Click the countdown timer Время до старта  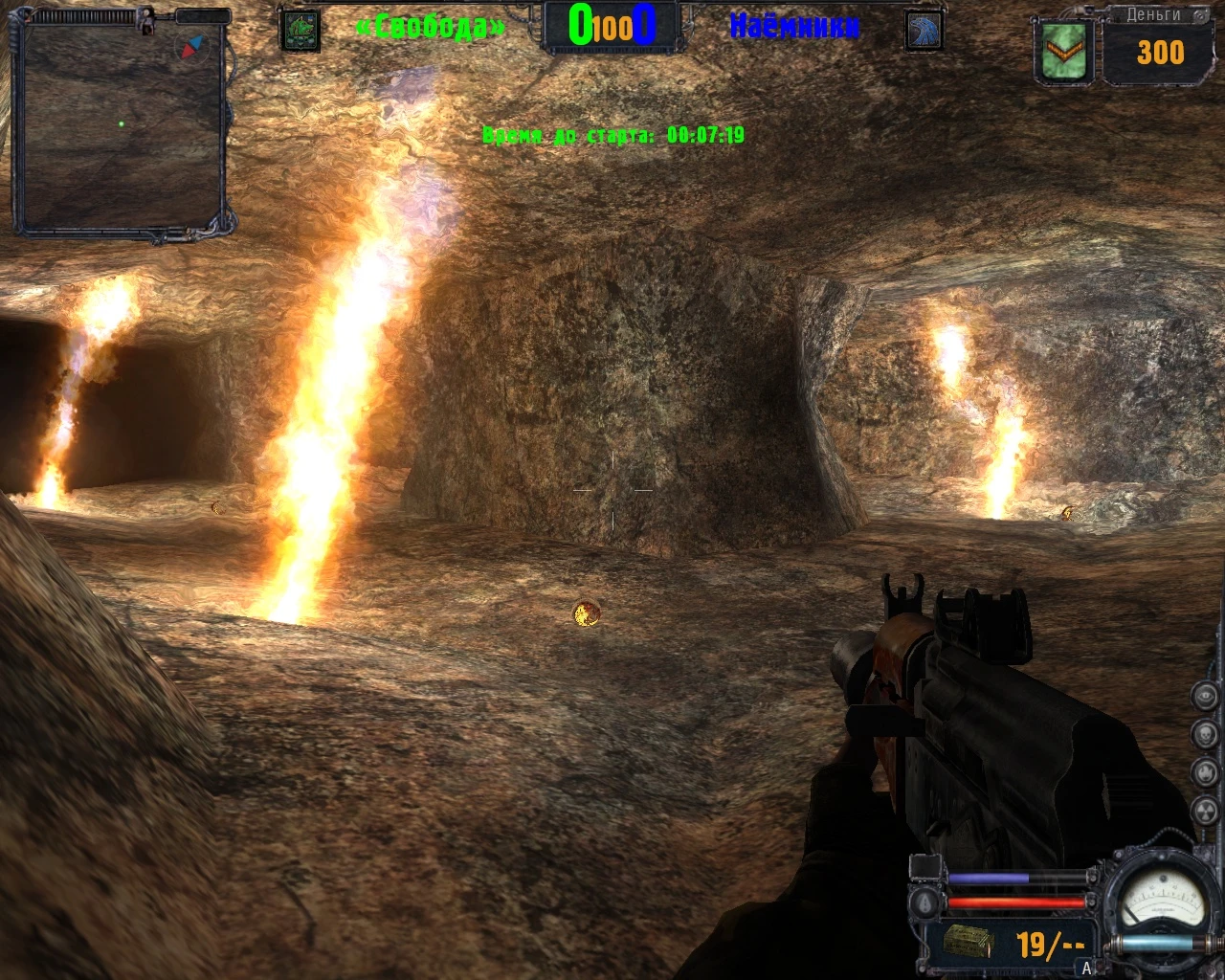click(614, 135)
